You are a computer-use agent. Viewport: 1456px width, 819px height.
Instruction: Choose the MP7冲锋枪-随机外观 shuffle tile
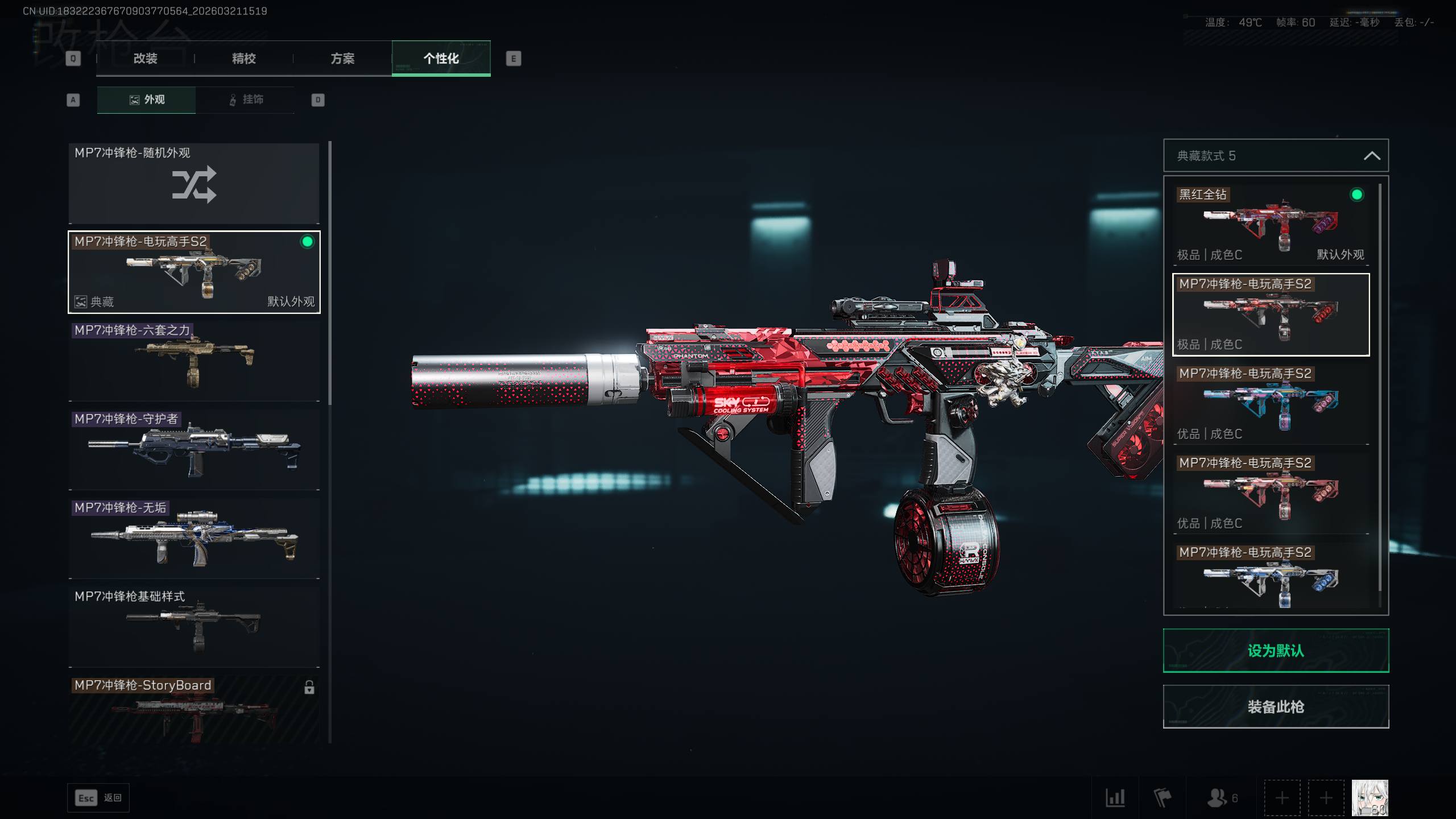click(x=194, y=184)
